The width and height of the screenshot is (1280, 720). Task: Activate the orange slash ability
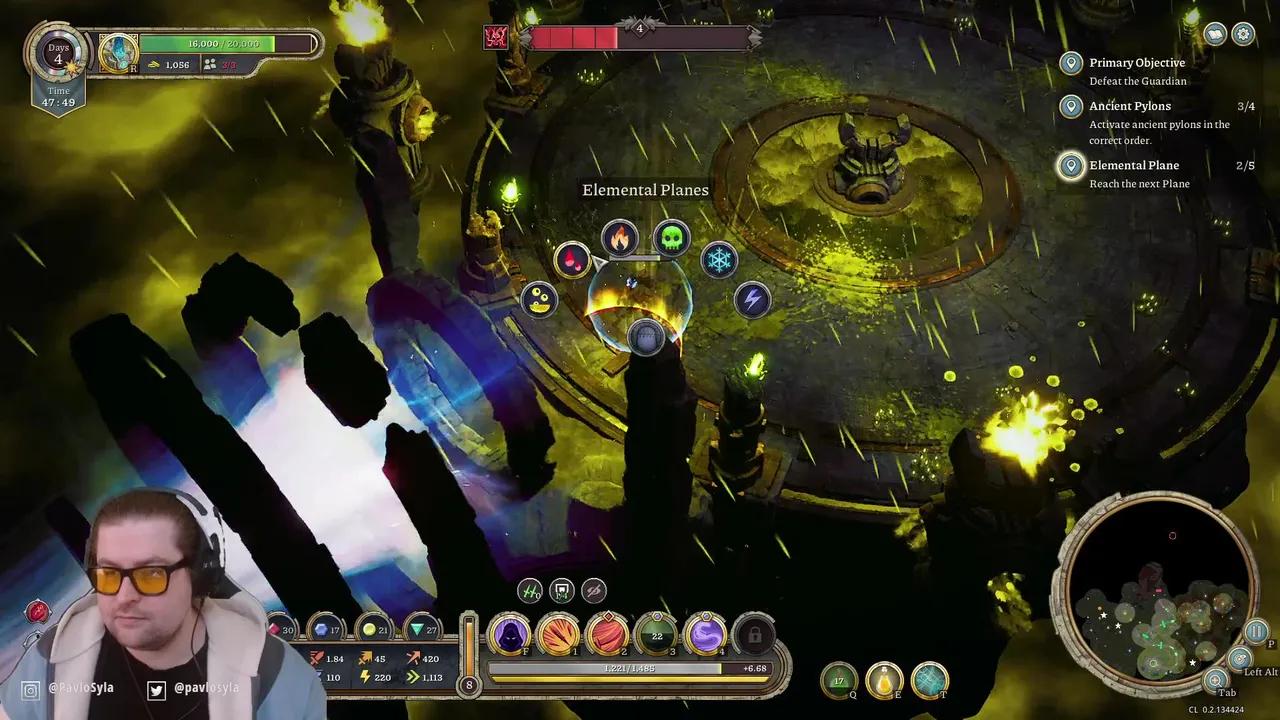coord(558,635)
